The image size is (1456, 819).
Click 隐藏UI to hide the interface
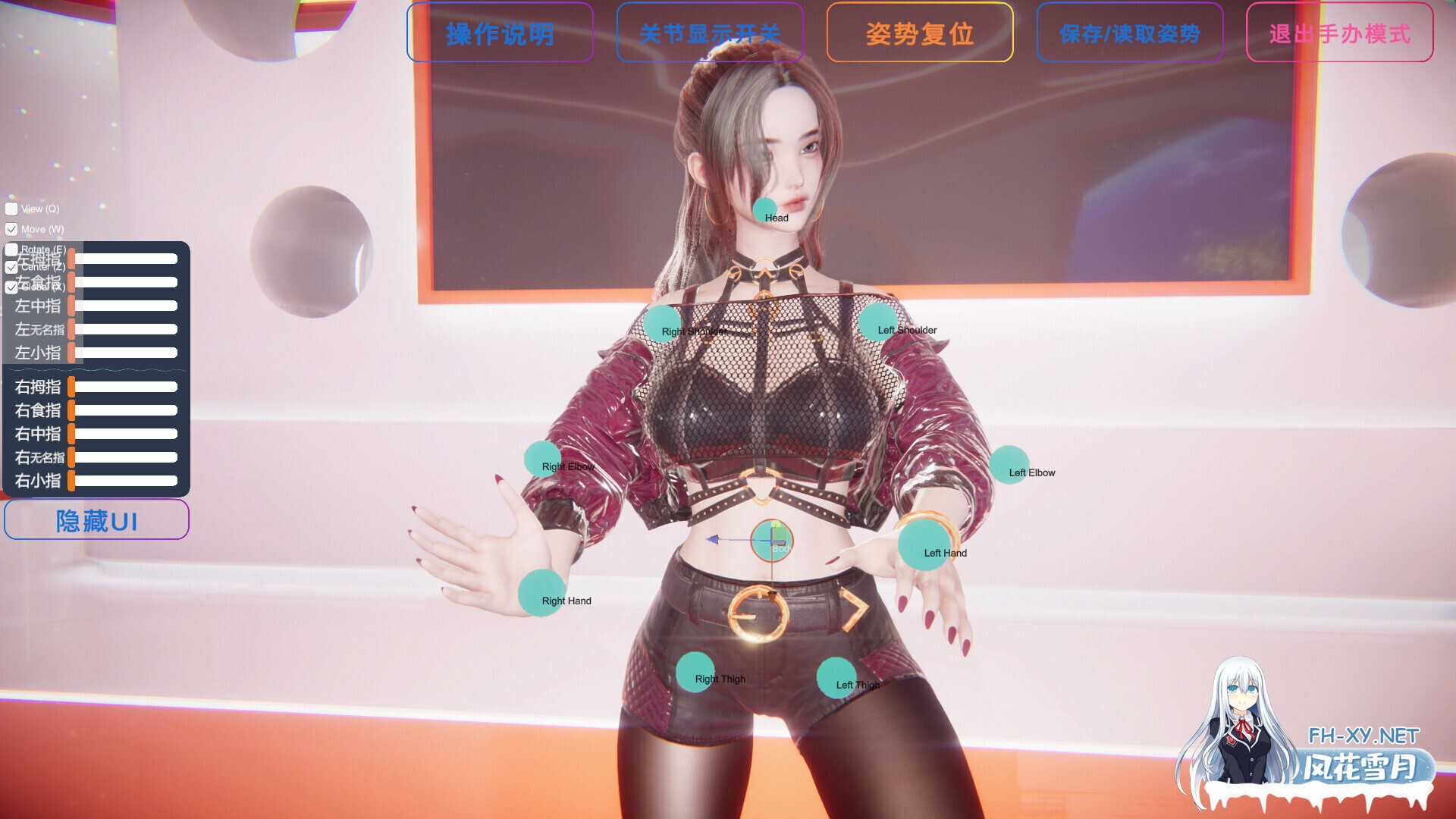coord(96,519)
